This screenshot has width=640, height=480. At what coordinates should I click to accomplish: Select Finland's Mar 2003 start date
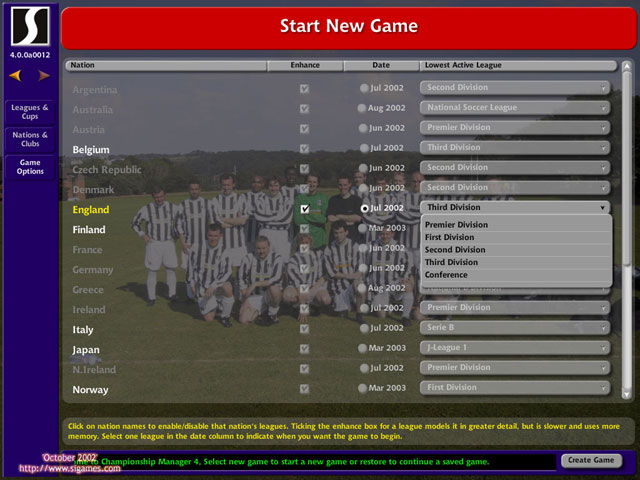pos(364,228)
